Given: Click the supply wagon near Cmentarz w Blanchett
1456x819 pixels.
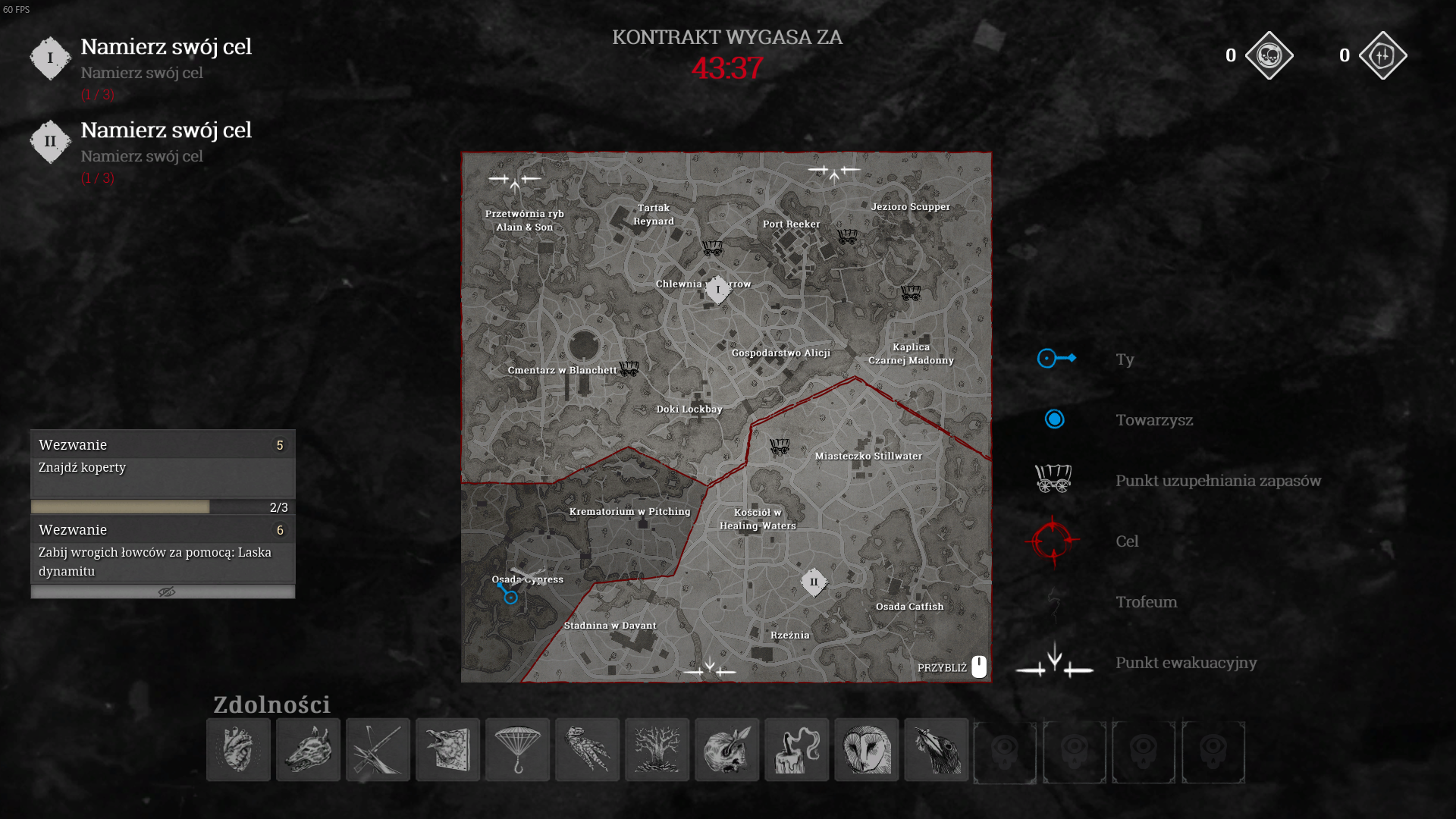Looking at the screenshot, I should (x=630, y=369).
